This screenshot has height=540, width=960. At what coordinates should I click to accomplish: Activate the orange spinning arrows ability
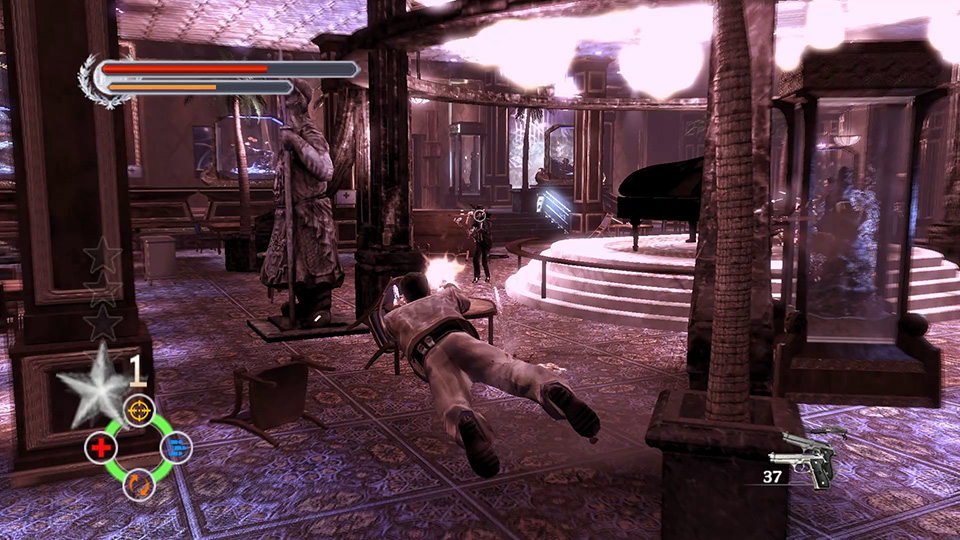(x=138, y=486)
